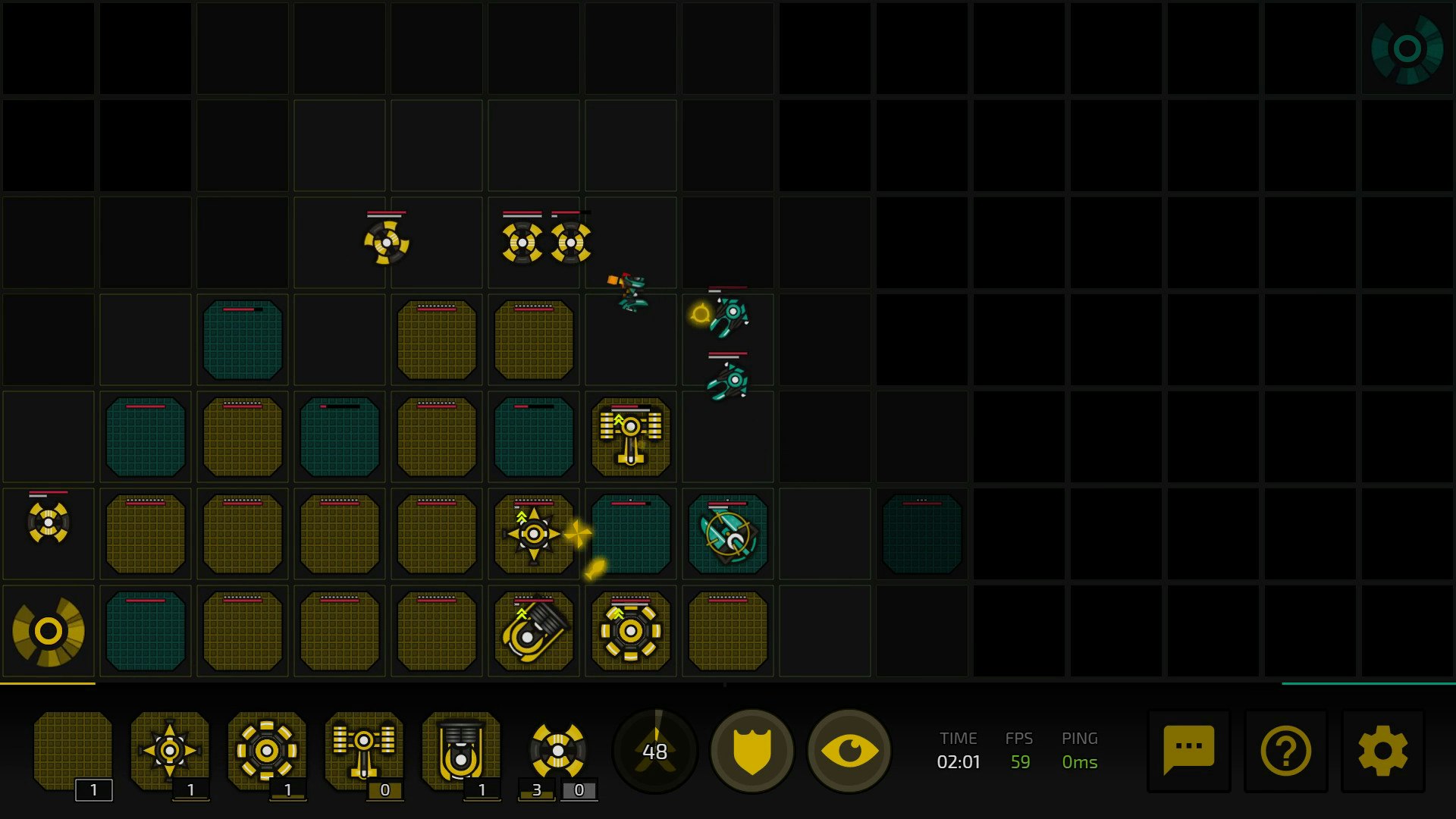The height and width of the screenshot is (819, 1456).
Task: Toggle the shield defense mode
Action: 752,751
